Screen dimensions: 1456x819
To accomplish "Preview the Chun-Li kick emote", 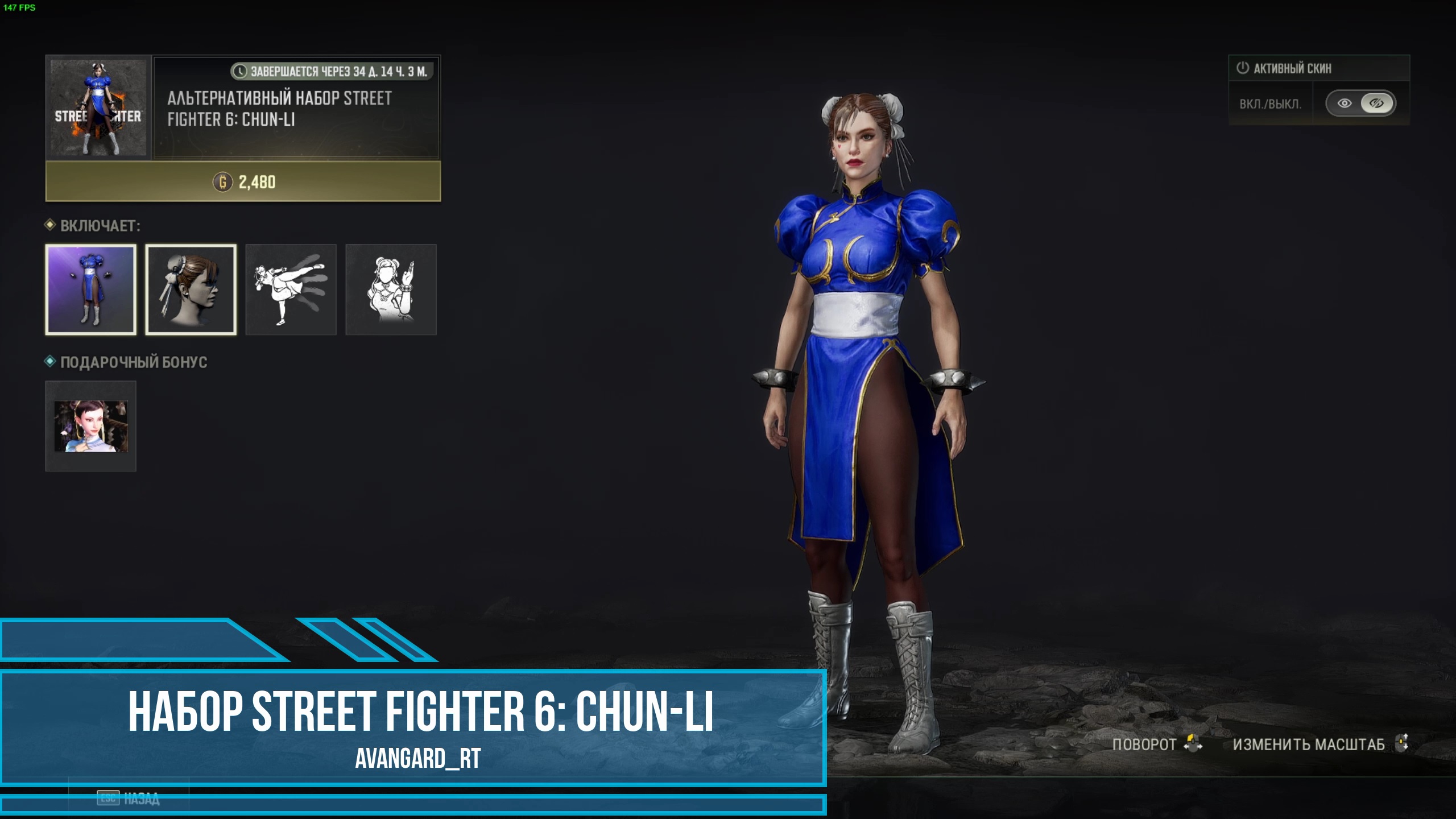I will (x=291, y=289).
